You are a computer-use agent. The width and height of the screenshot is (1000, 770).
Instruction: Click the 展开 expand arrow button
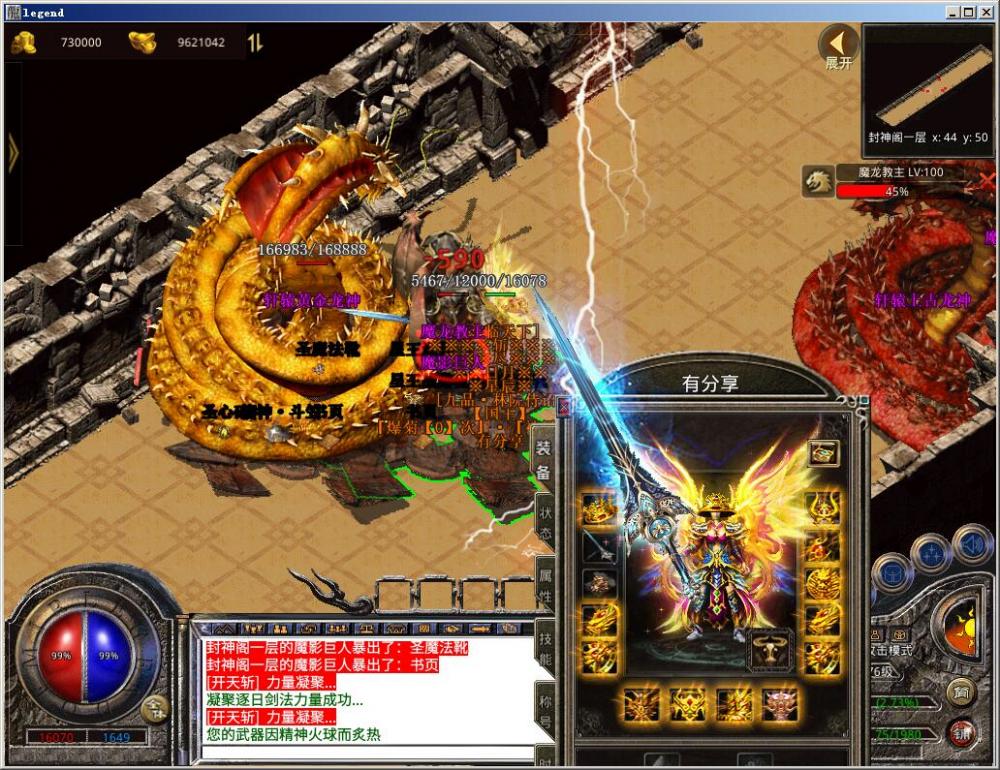click(839, 45)
